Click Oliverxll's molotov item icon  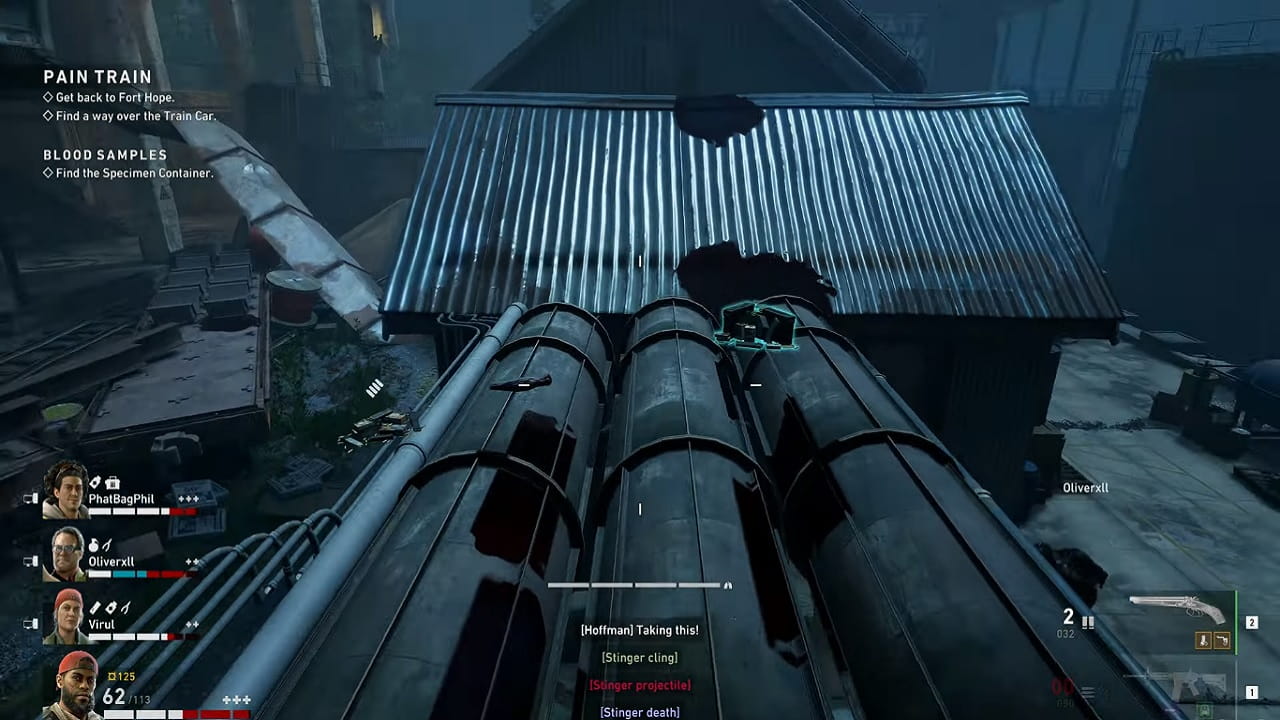click(x=94, y=545)
